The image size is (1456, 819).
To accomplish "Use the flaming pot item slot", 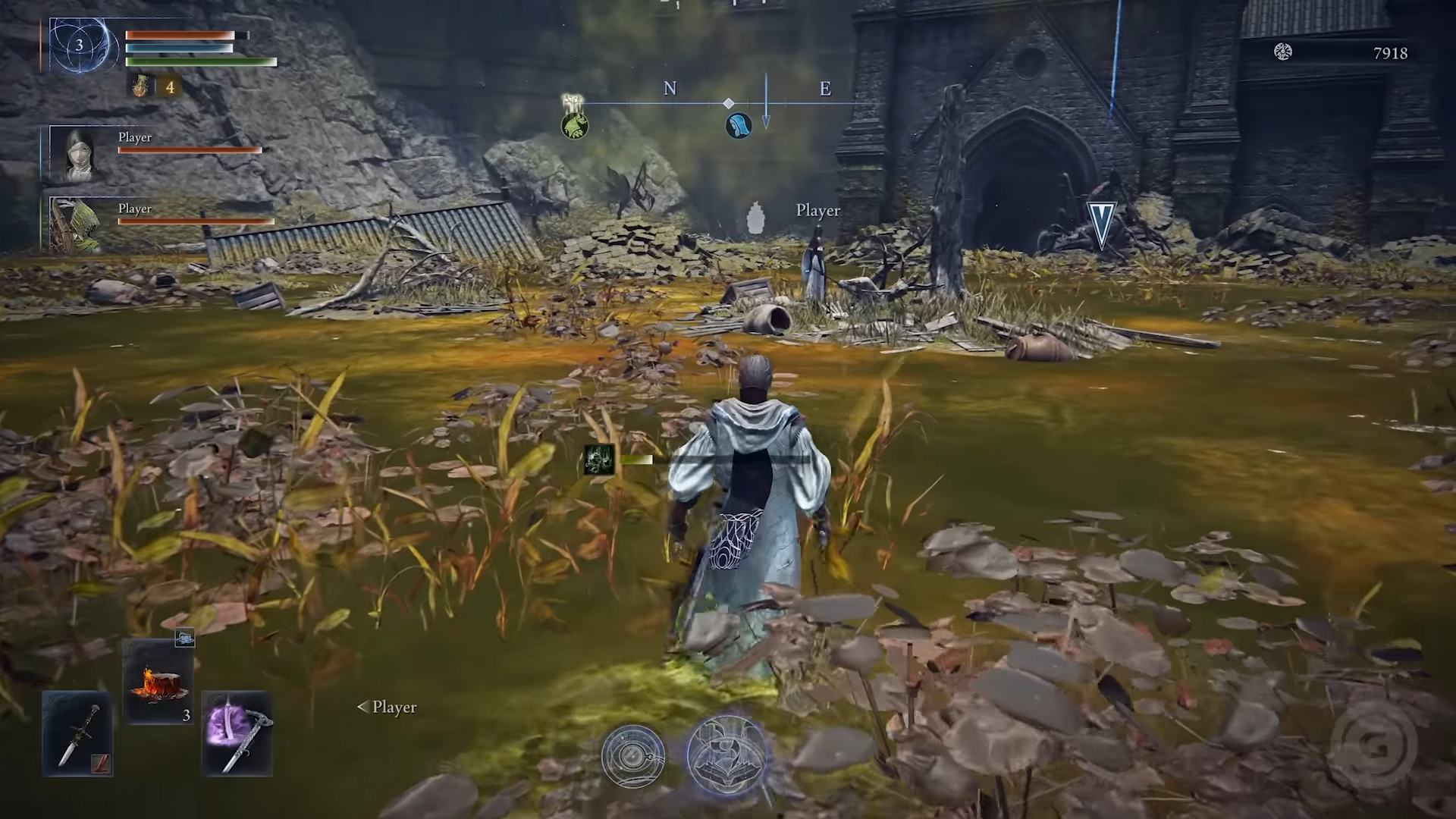I will click(x=158, y=680).
